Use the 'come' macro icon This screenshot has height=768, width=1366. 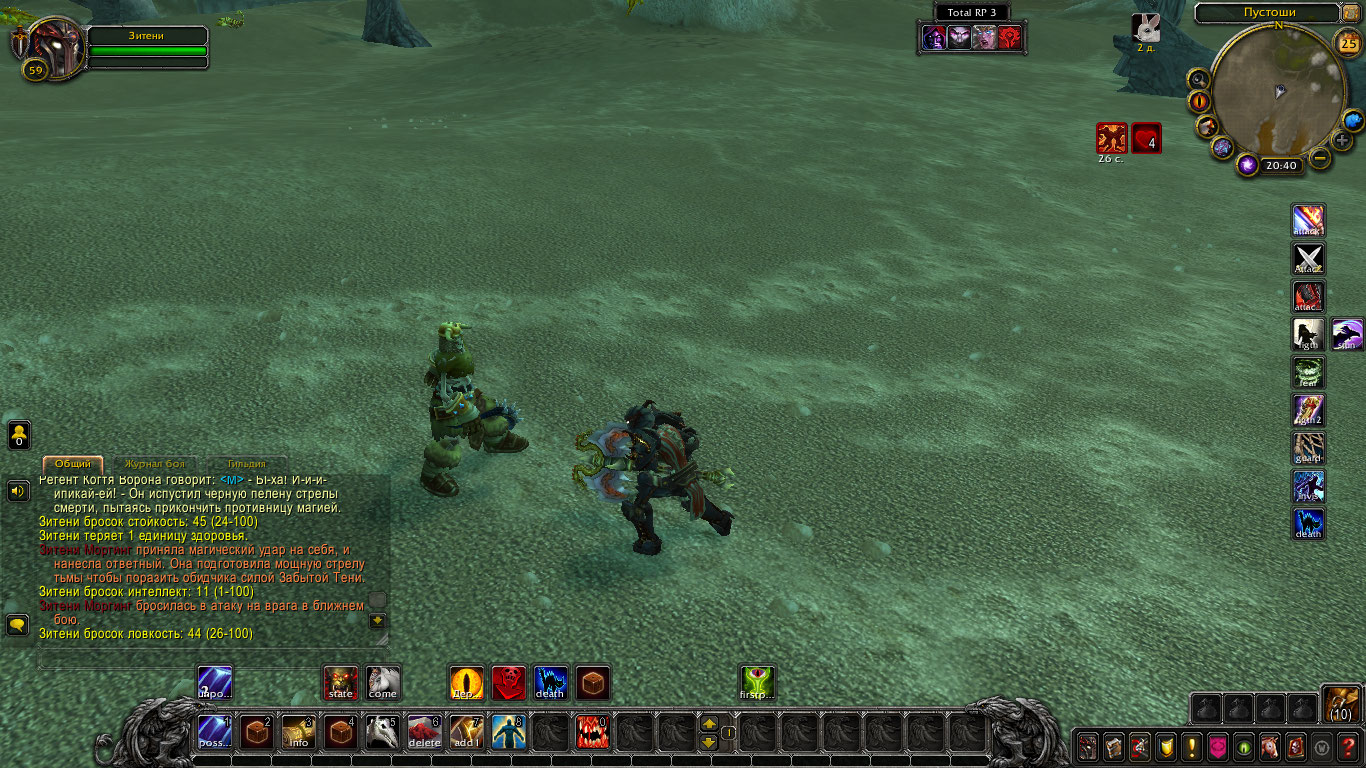[x=383, y=683]
